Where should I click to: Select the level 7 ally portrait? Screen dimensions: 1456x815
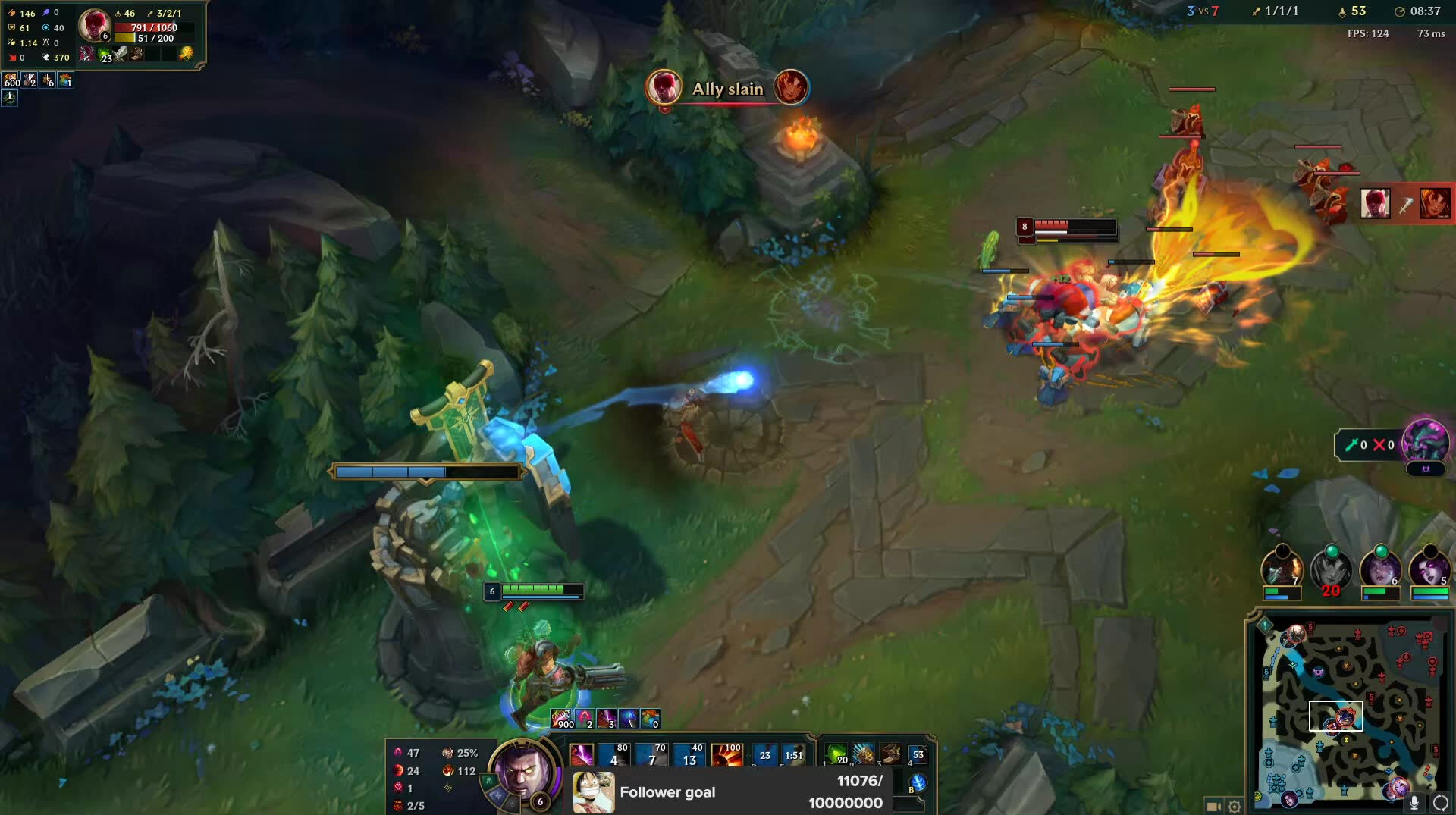[1282, 569]
